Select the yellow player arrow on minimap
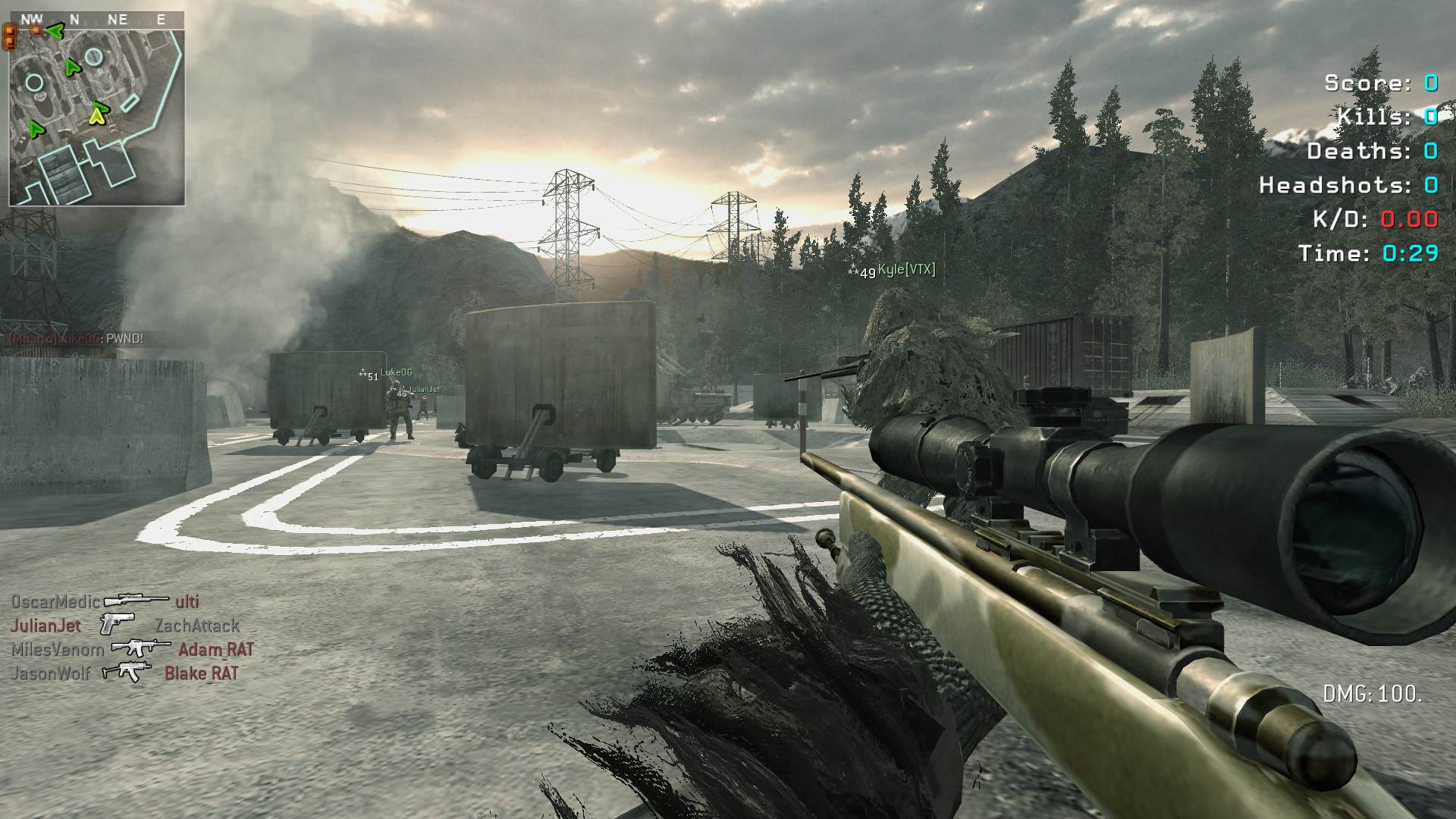1456x819 pixels. [97, 115]
